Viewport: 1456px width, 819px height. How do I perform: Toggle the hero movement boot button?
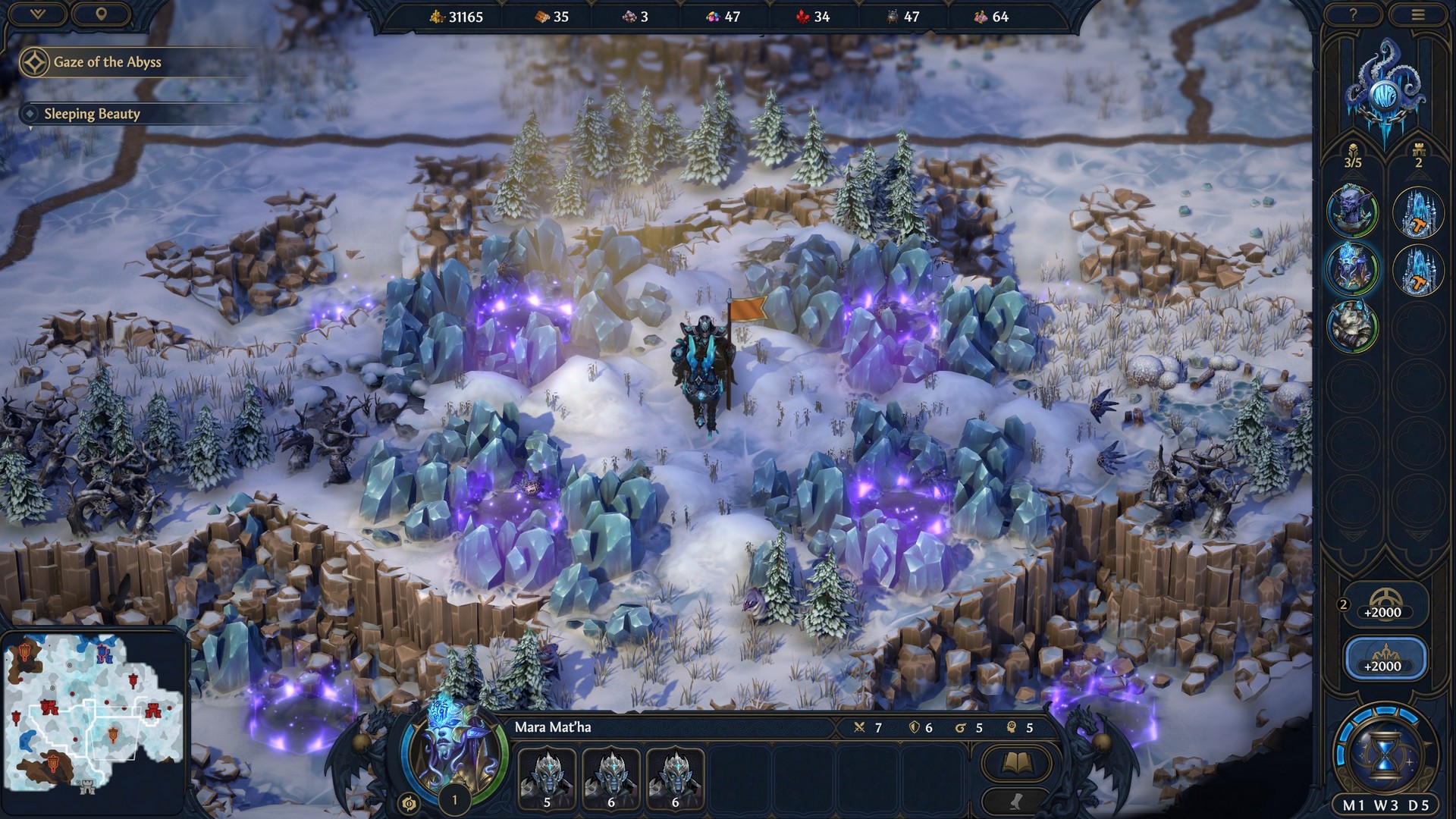tap(1018, 802)
